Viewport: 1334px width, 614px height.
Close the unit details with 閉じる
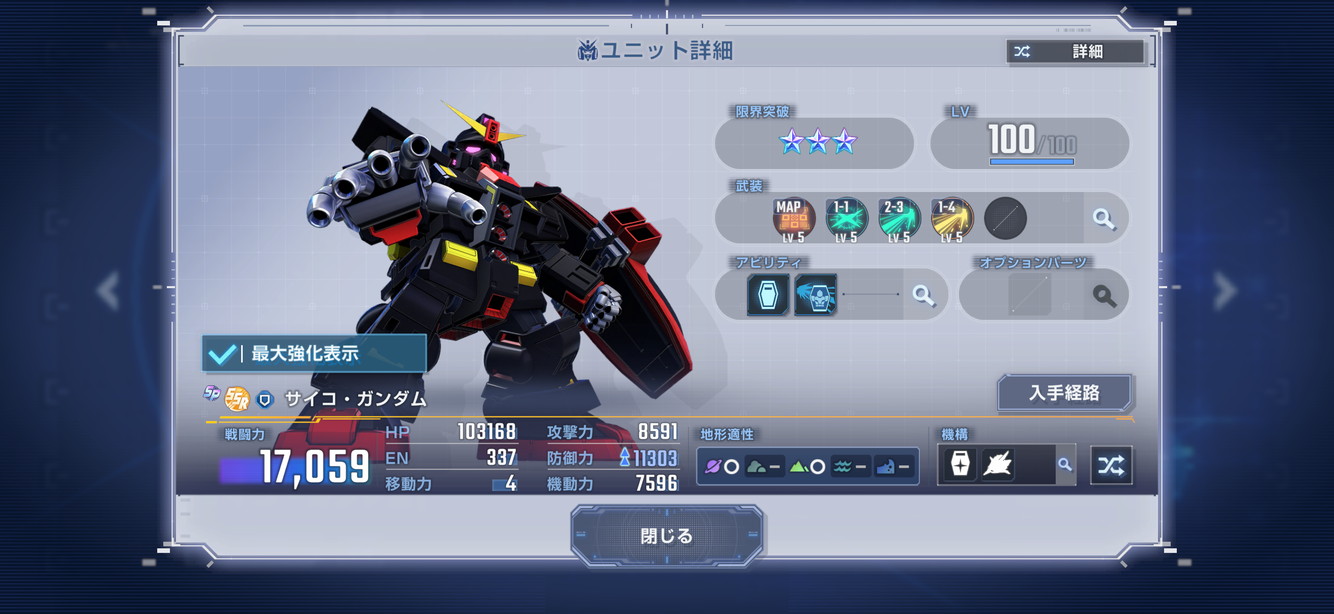667,536
